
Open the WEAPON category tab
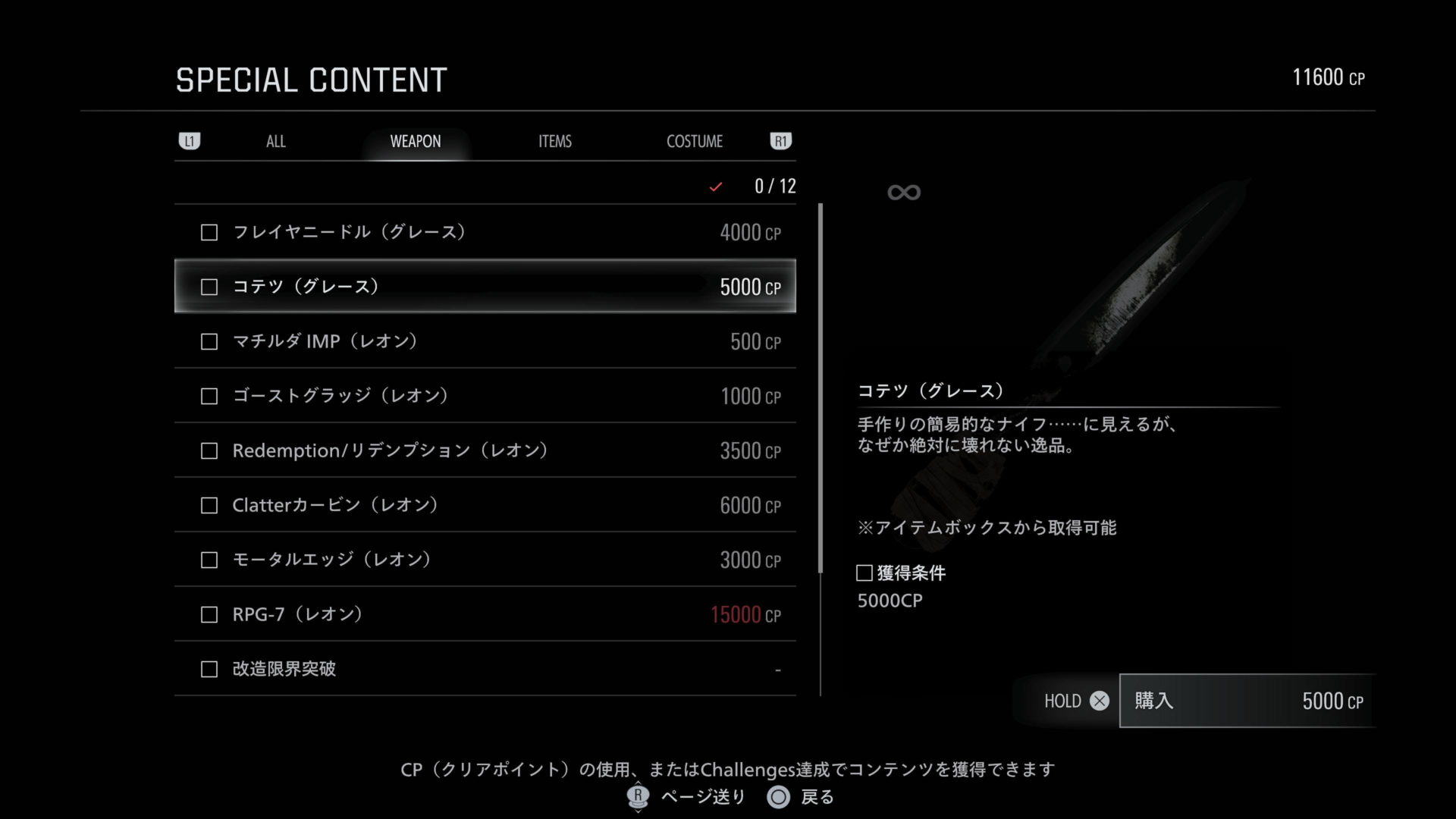tap(415, 142)
